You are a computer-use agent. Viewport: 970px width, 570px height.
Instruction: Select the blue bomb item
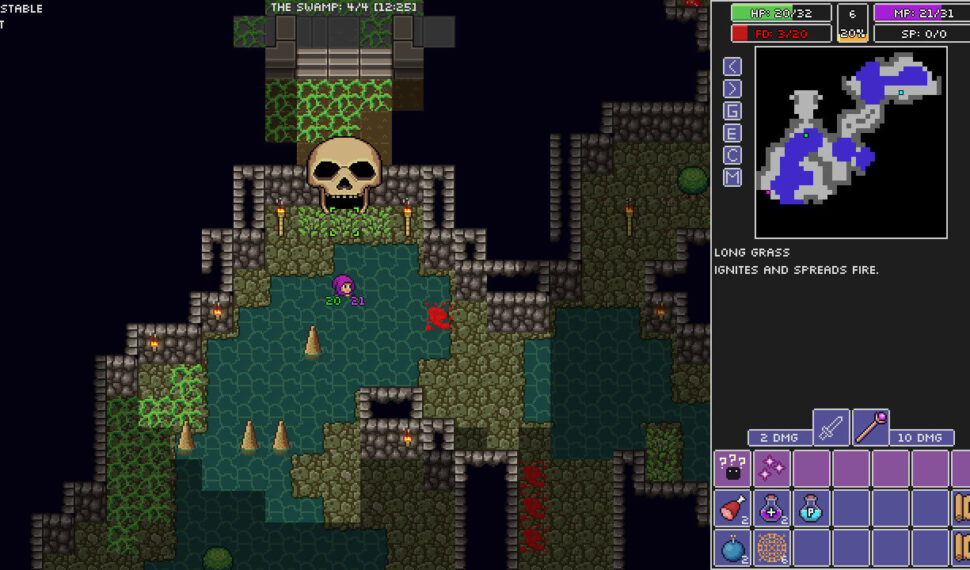733,548
